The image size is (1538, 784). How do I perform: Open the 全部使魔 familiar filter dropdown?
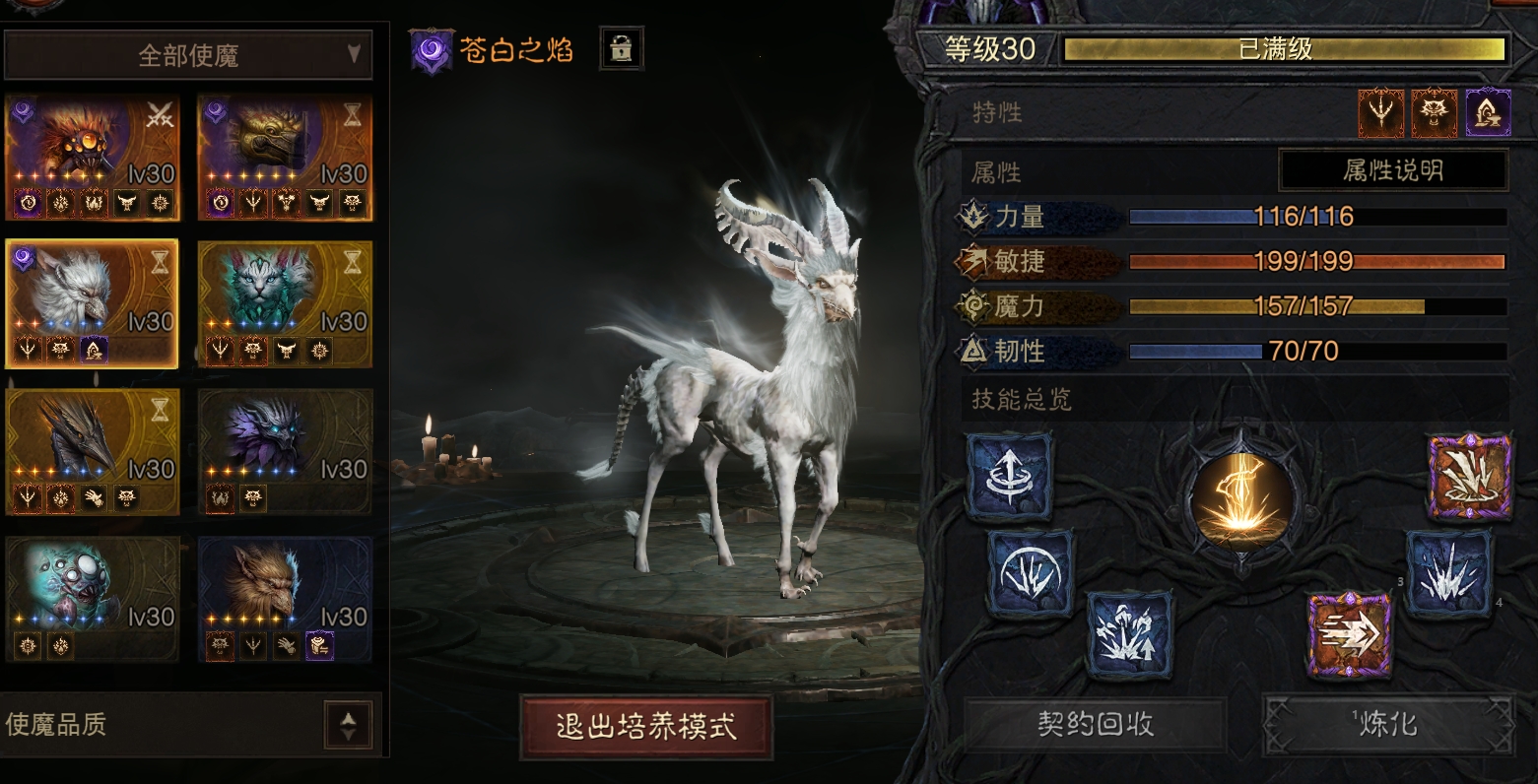(x=188, y=55)
